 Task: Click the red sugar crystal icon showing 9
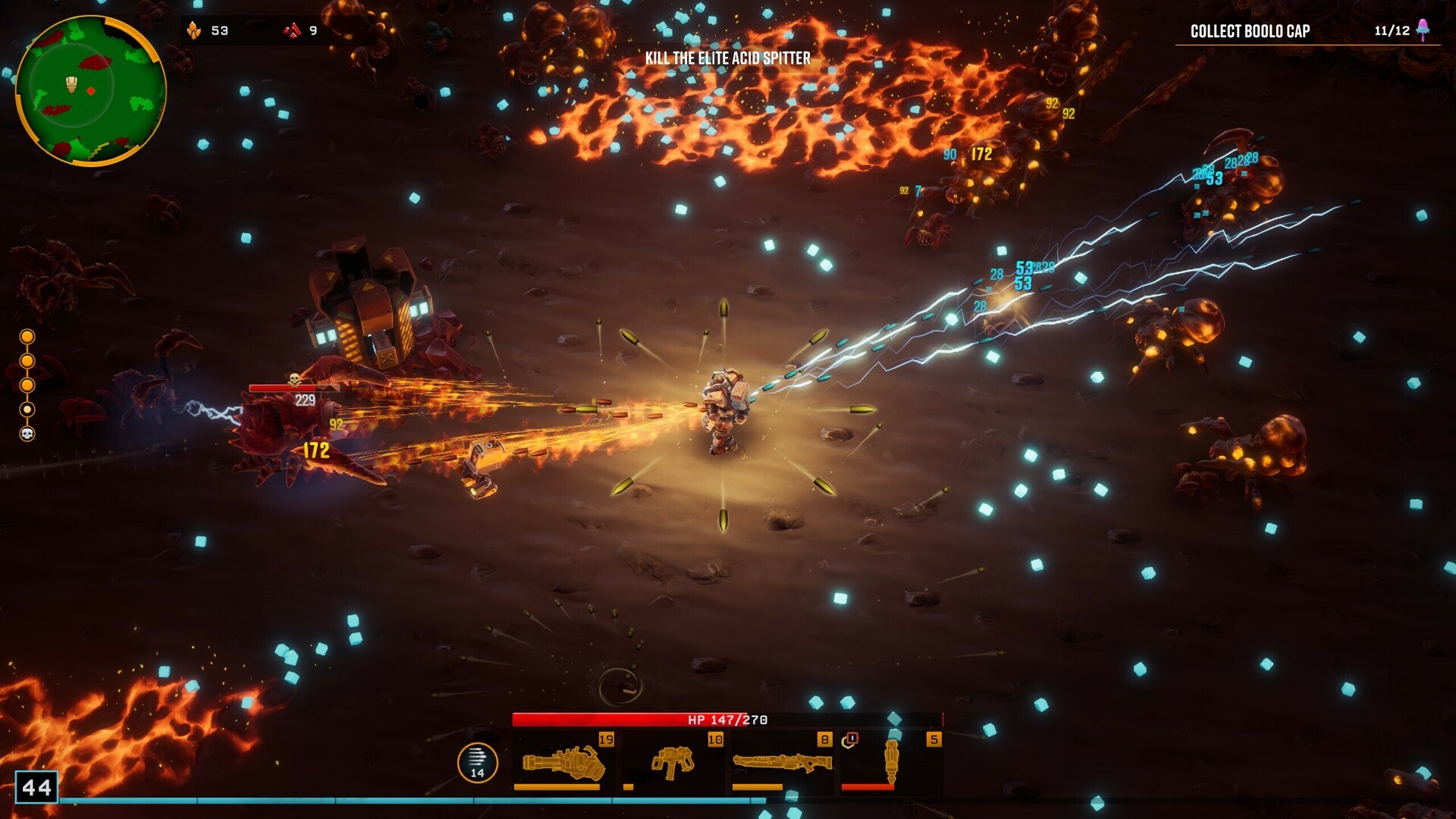(x=290, y=31)
